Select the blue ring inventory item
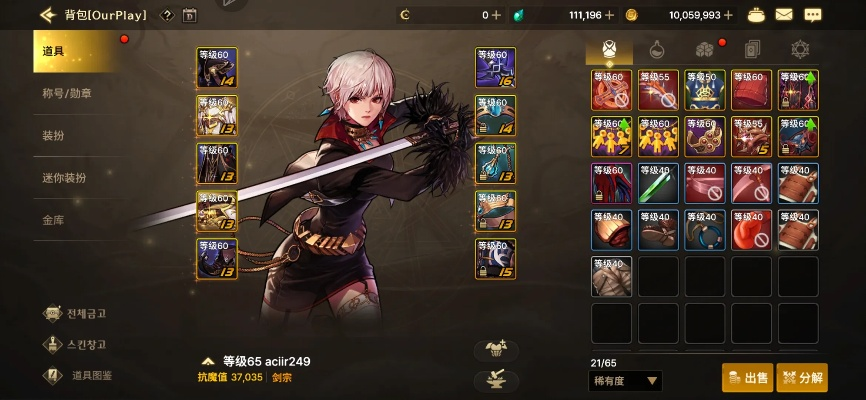Viewport: 866px width, 400px height. click(705, 229)
